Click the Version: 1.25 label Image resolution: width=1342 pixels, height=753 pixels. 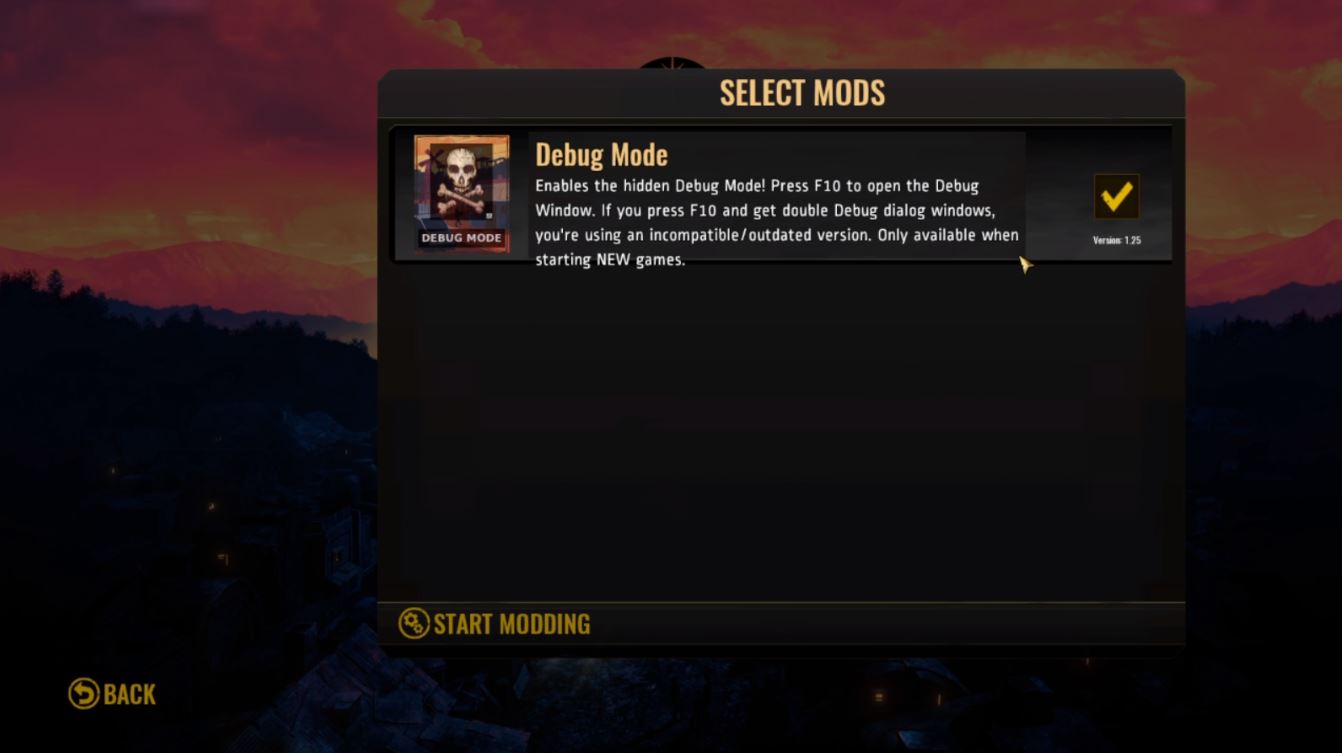[1117, 240]
